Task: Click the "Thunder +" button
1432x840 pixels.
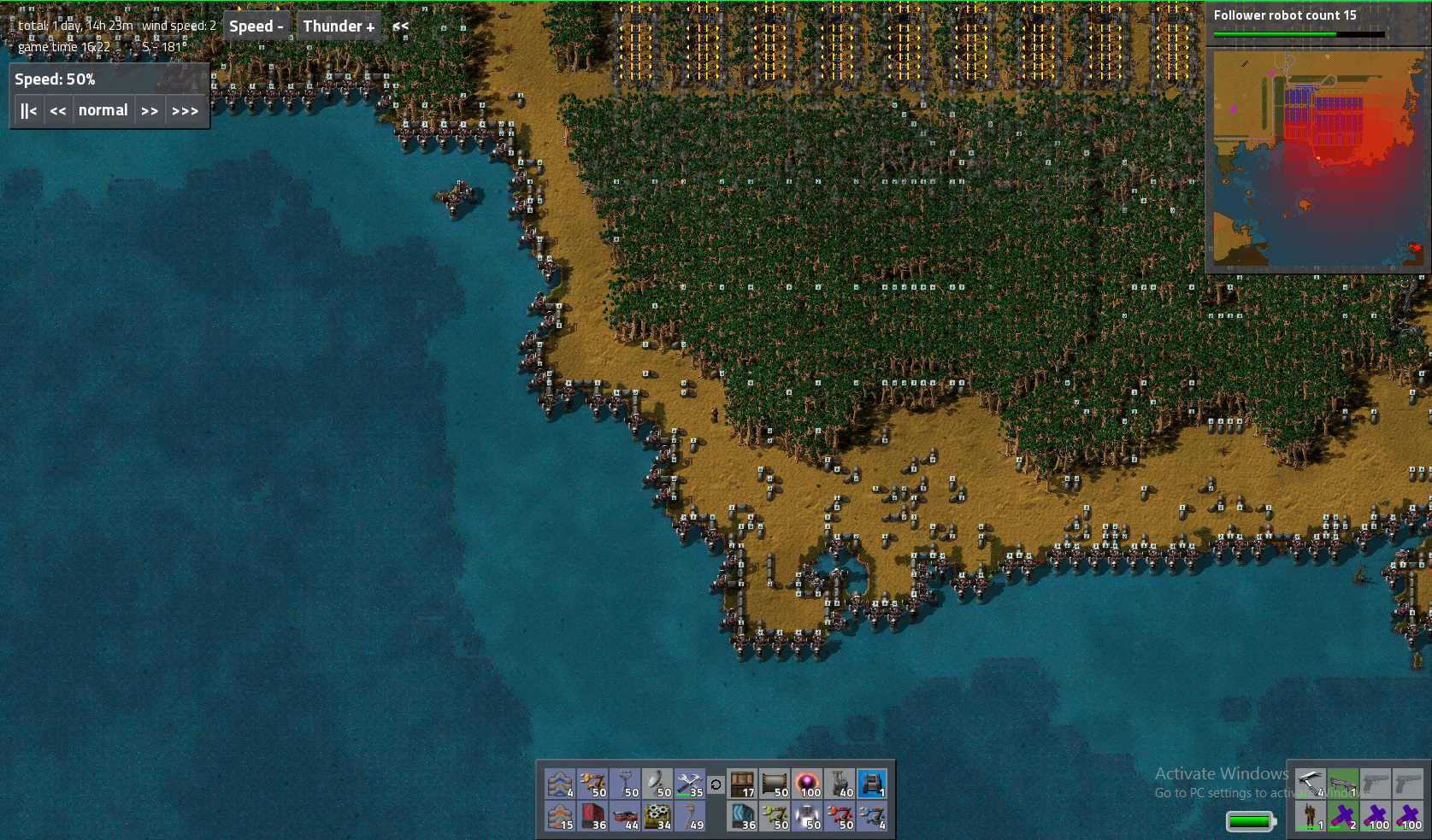Action: [x=339, y=26]
